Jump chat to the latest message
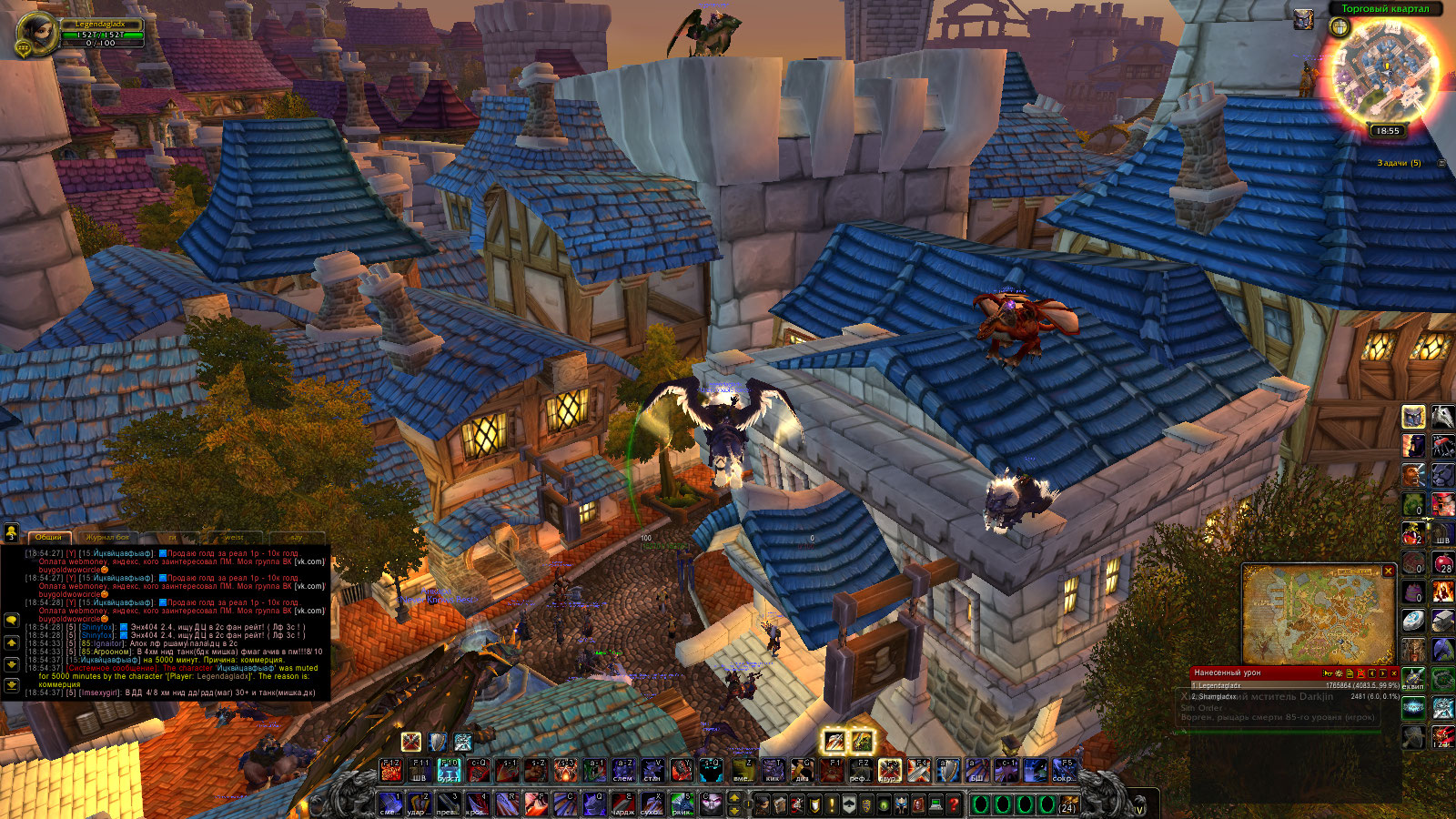The width and height of the screenshot is (1456, 819). coord(12,685)
